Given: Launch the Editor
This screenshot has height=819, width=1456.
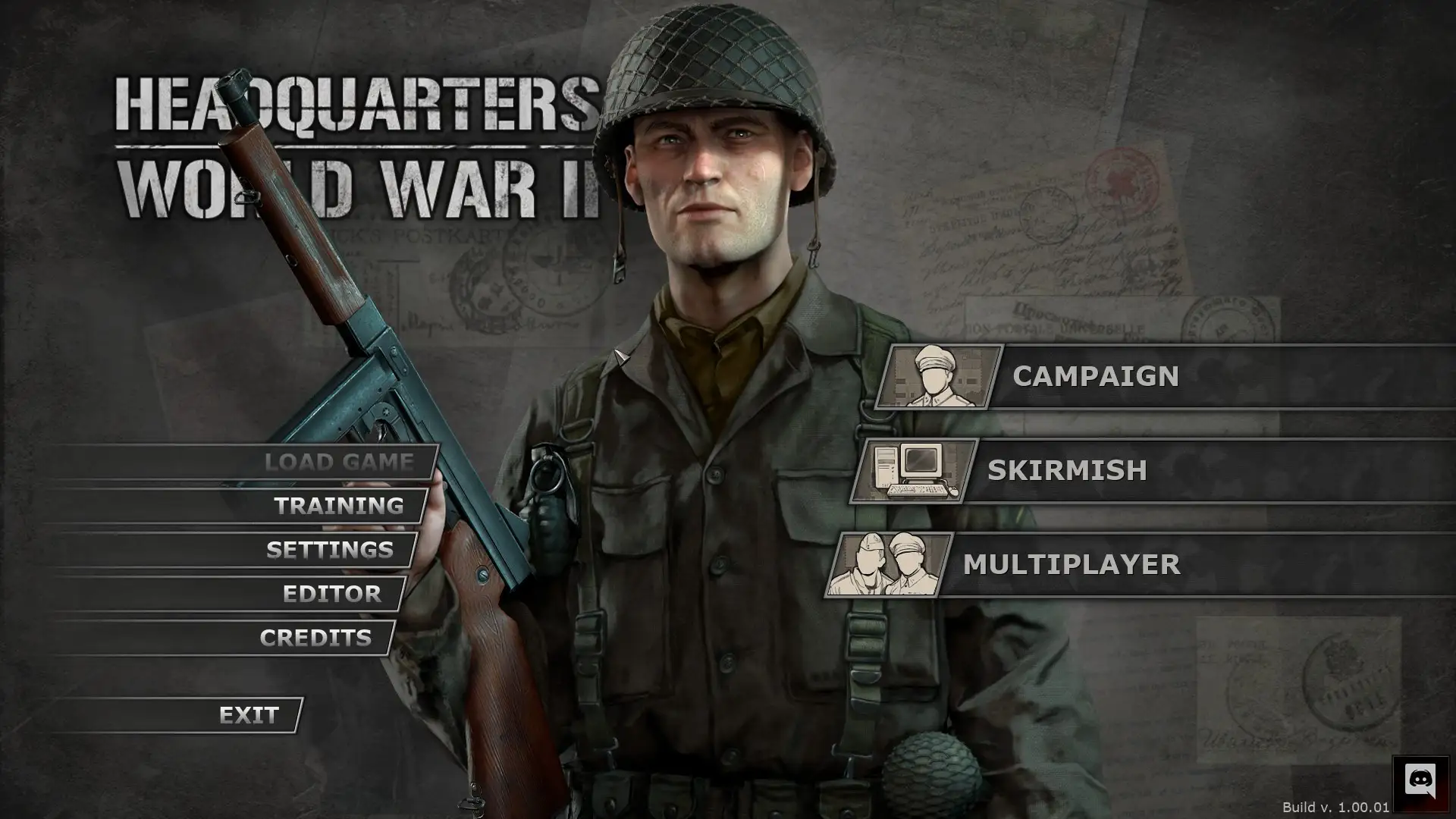Looking at the screenshot, I should tap(331, 594).
